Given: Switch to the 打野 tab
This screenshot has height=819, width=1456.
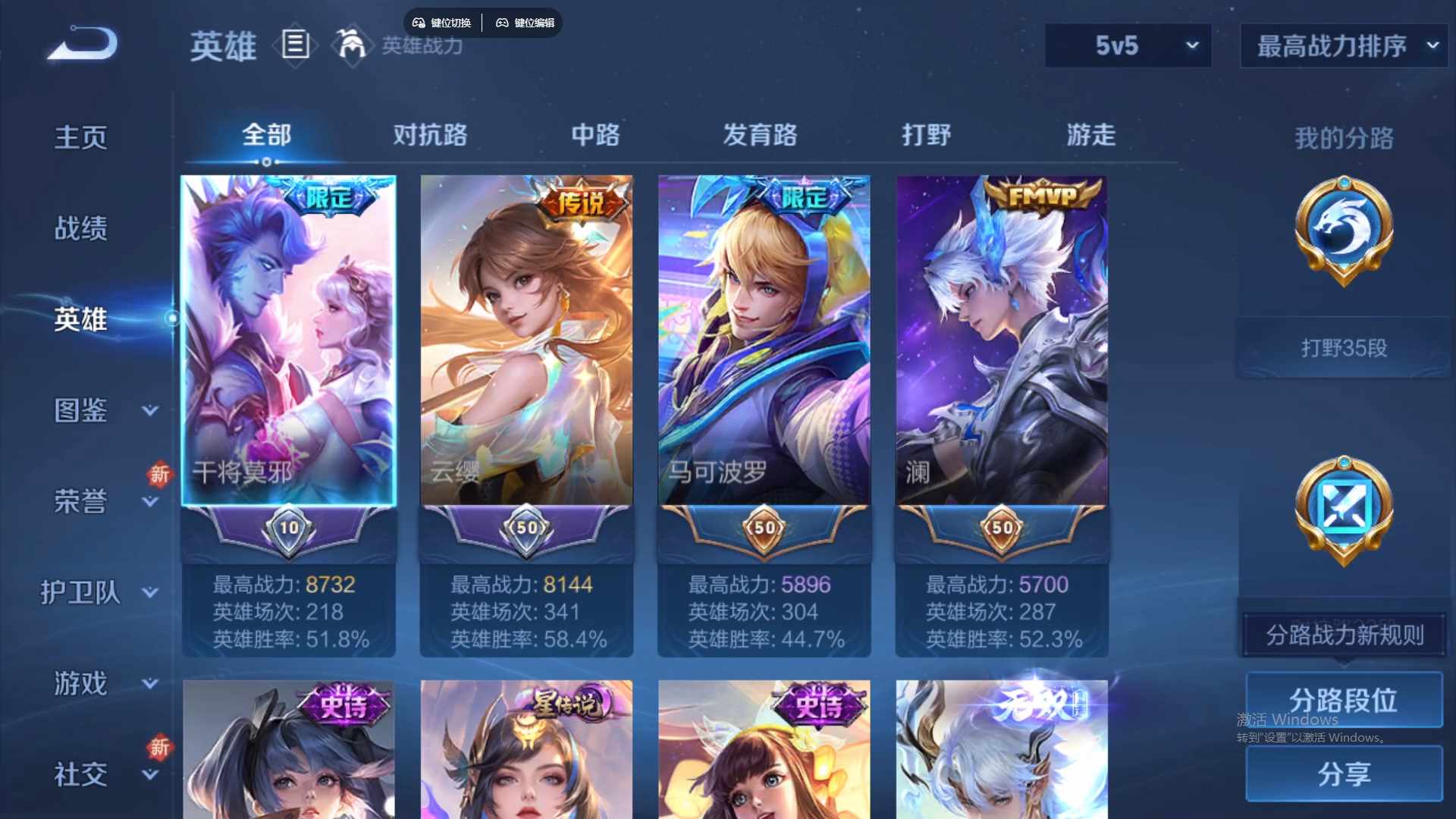Looking at the screenshot, I should coord(927,135).
